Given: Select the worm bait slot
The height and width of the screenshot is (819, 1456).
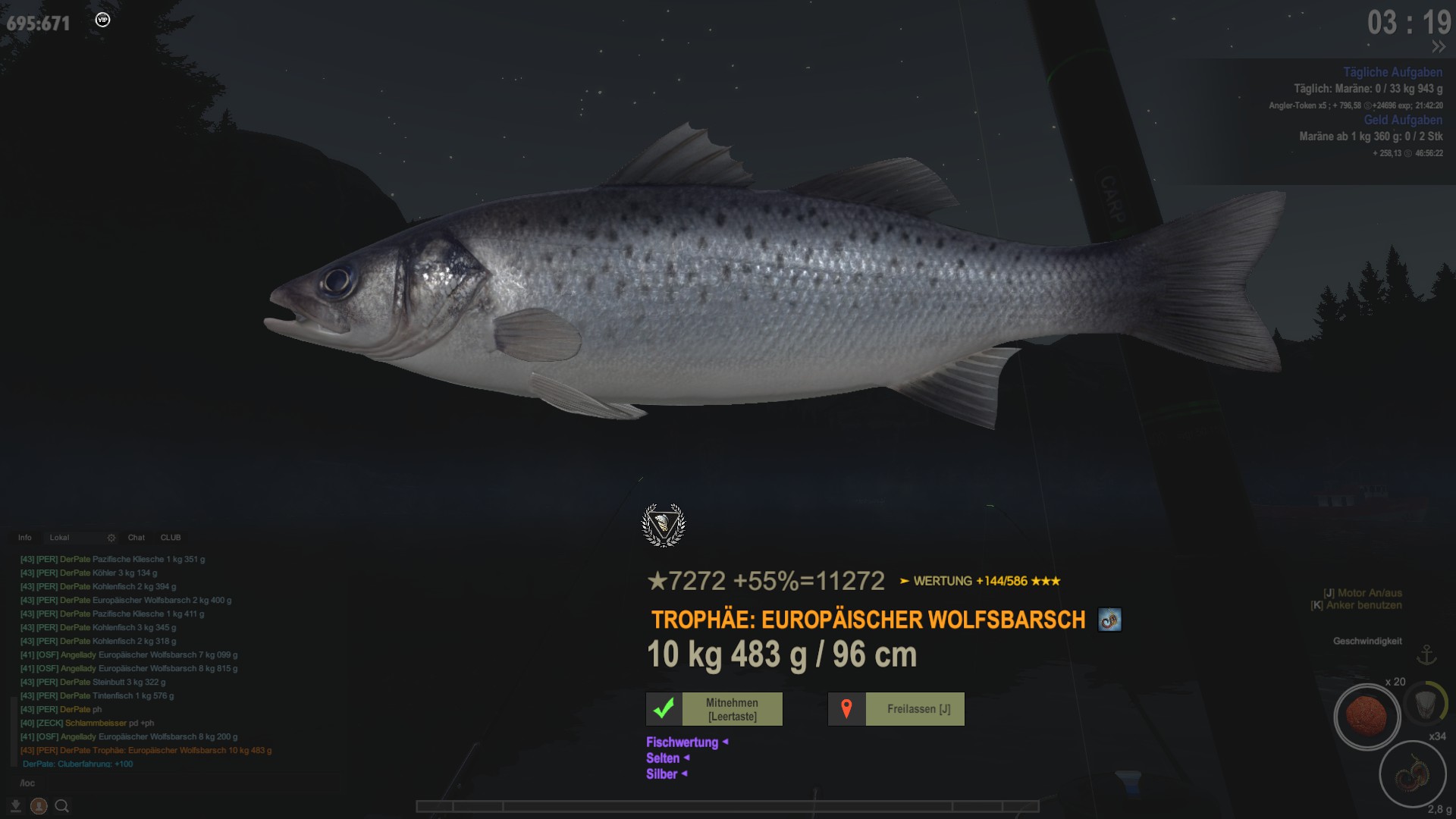Looking at the screenshot, I should click(x=1412, y=775).
